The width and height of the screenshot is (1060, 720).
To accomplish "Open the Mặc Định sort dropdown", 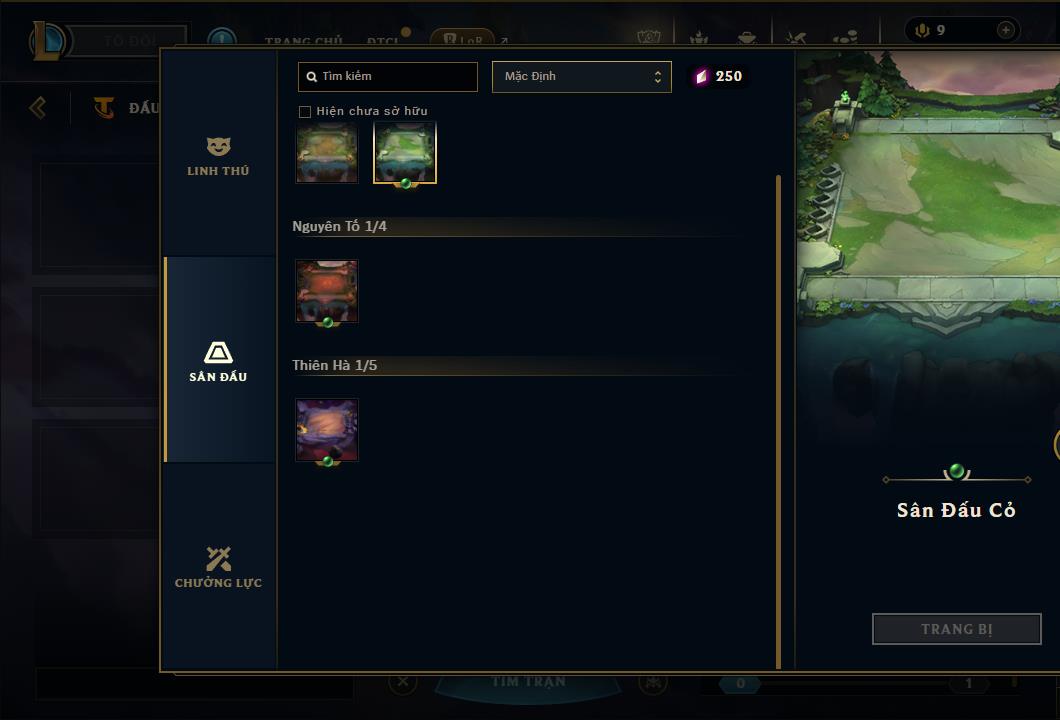I will tap(581, 77).
